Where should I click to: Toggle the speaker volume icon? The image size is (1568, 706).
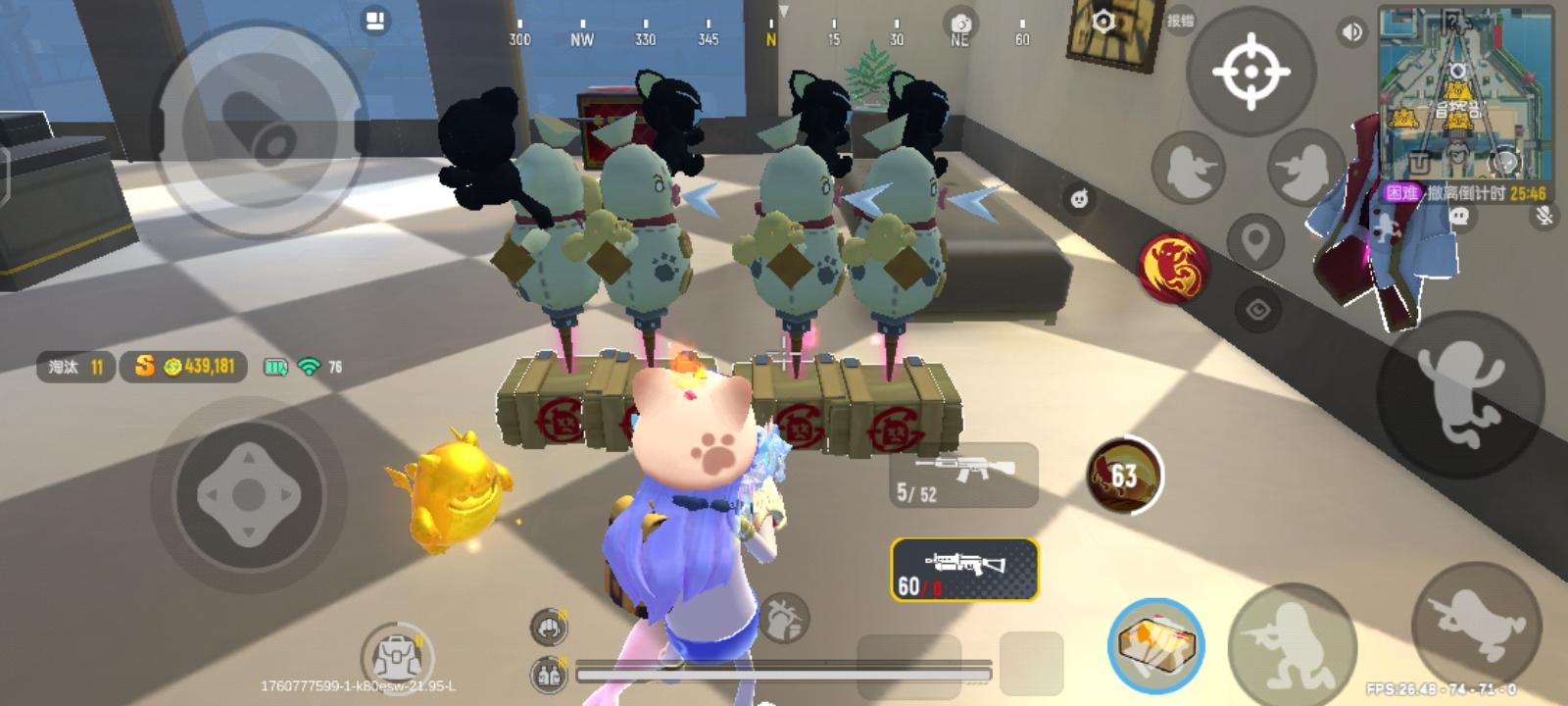(x=1351, y=32)
